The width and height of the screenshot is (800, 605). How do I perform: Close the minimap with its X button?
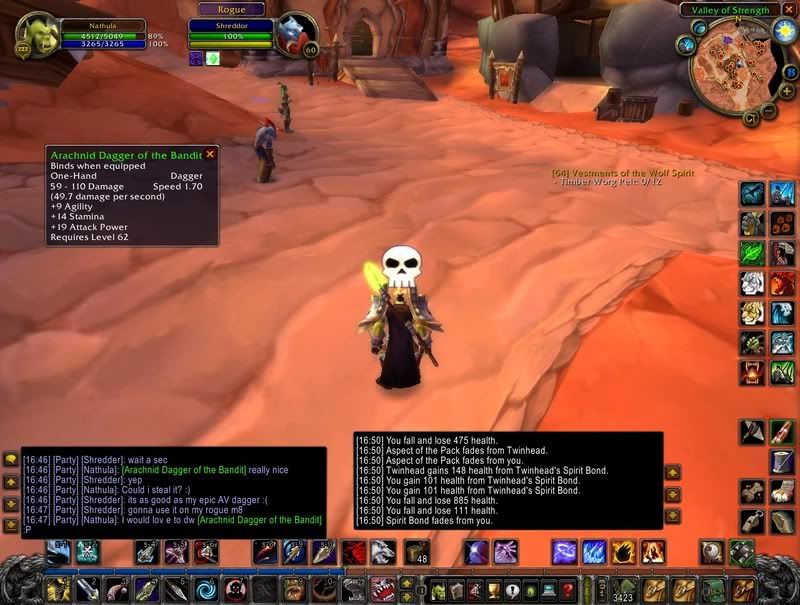pos(787,10)
